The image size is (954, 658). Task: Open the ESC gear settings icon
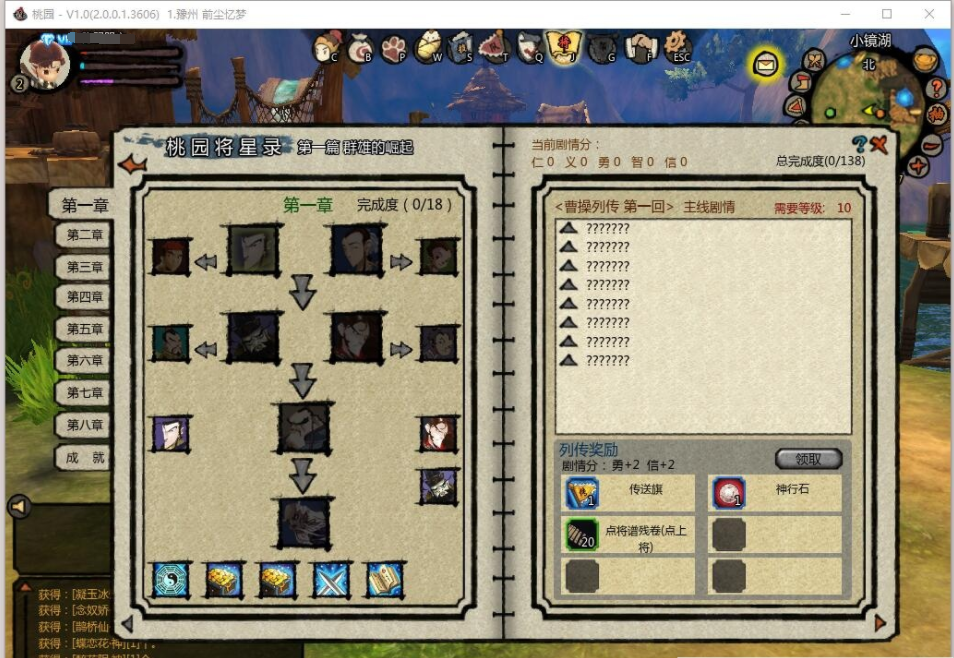coord(679,44)
